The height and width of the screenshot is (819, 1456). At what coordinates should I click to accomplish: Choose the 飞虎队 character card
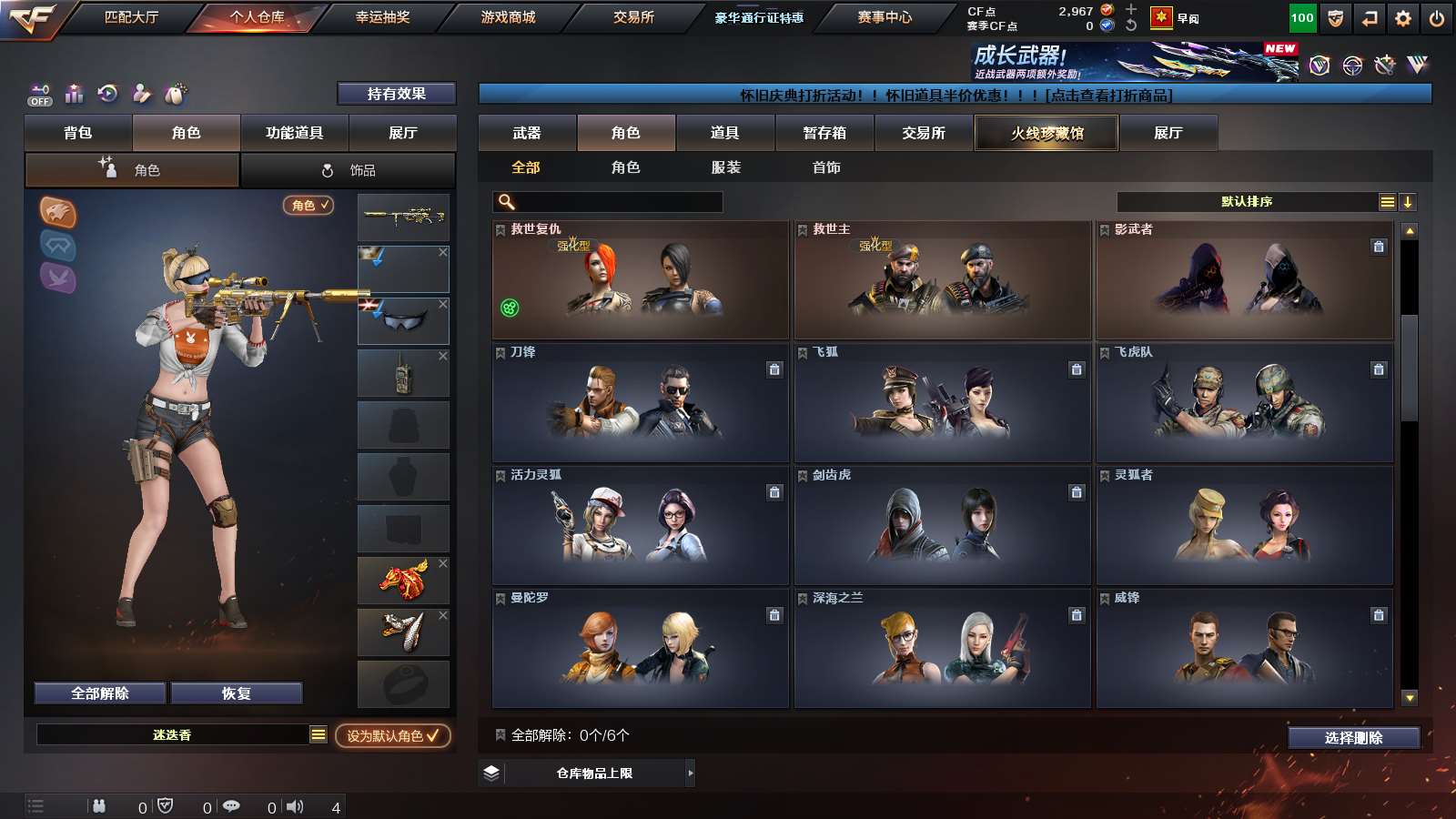point(1244,403)
